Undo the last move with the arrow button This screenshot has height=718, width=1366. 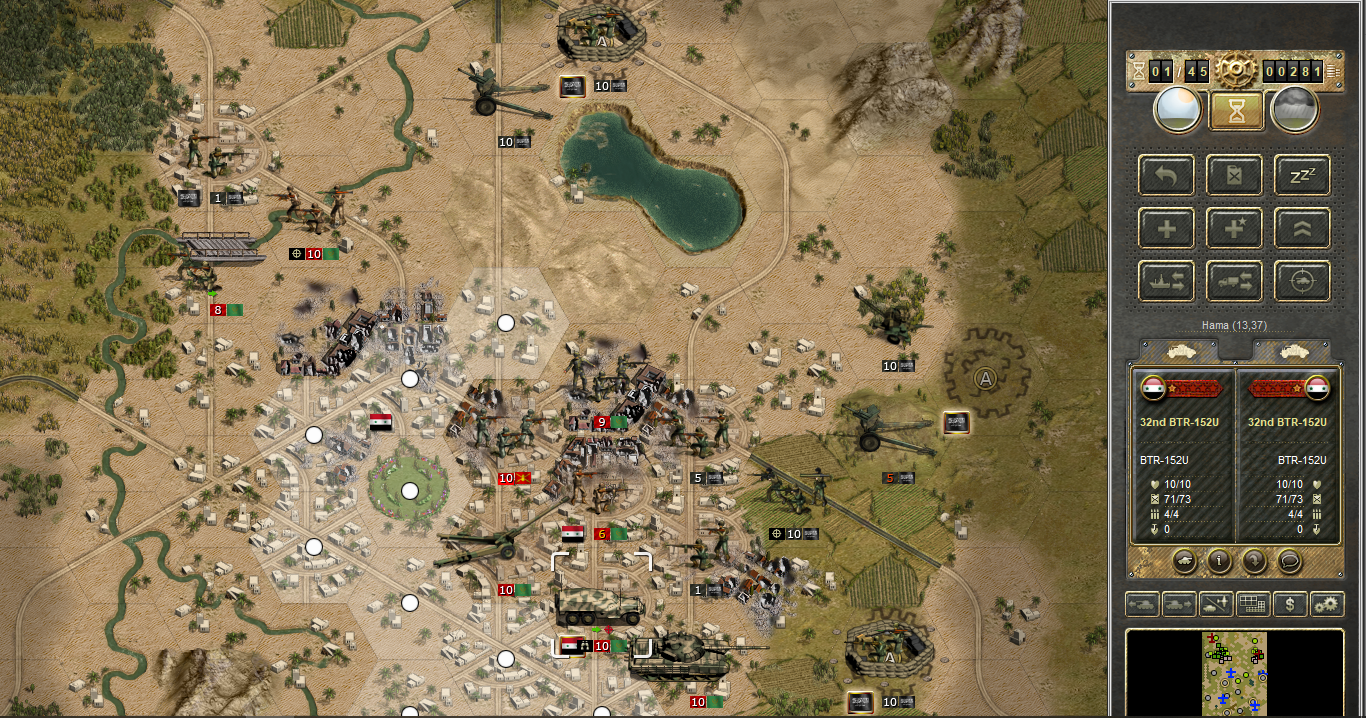pos(1166,176)
